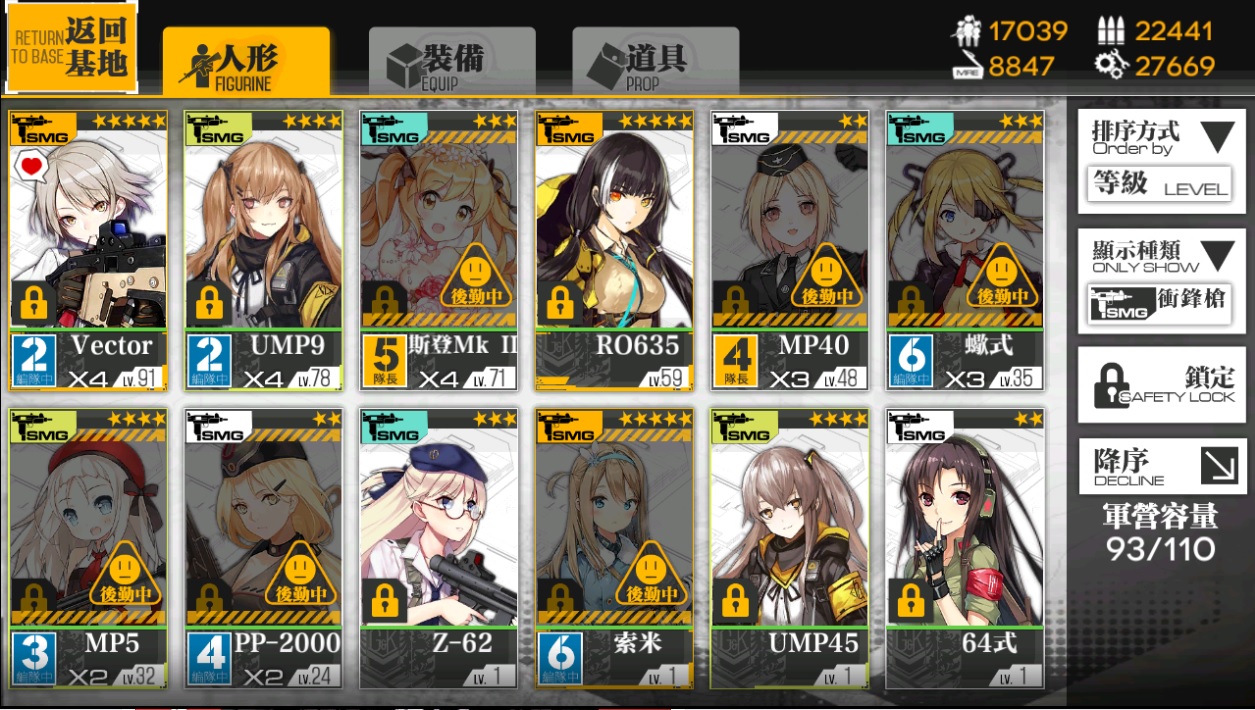
Task: Open the Only Show SMG filter
Action: (x=1161, y=280)
